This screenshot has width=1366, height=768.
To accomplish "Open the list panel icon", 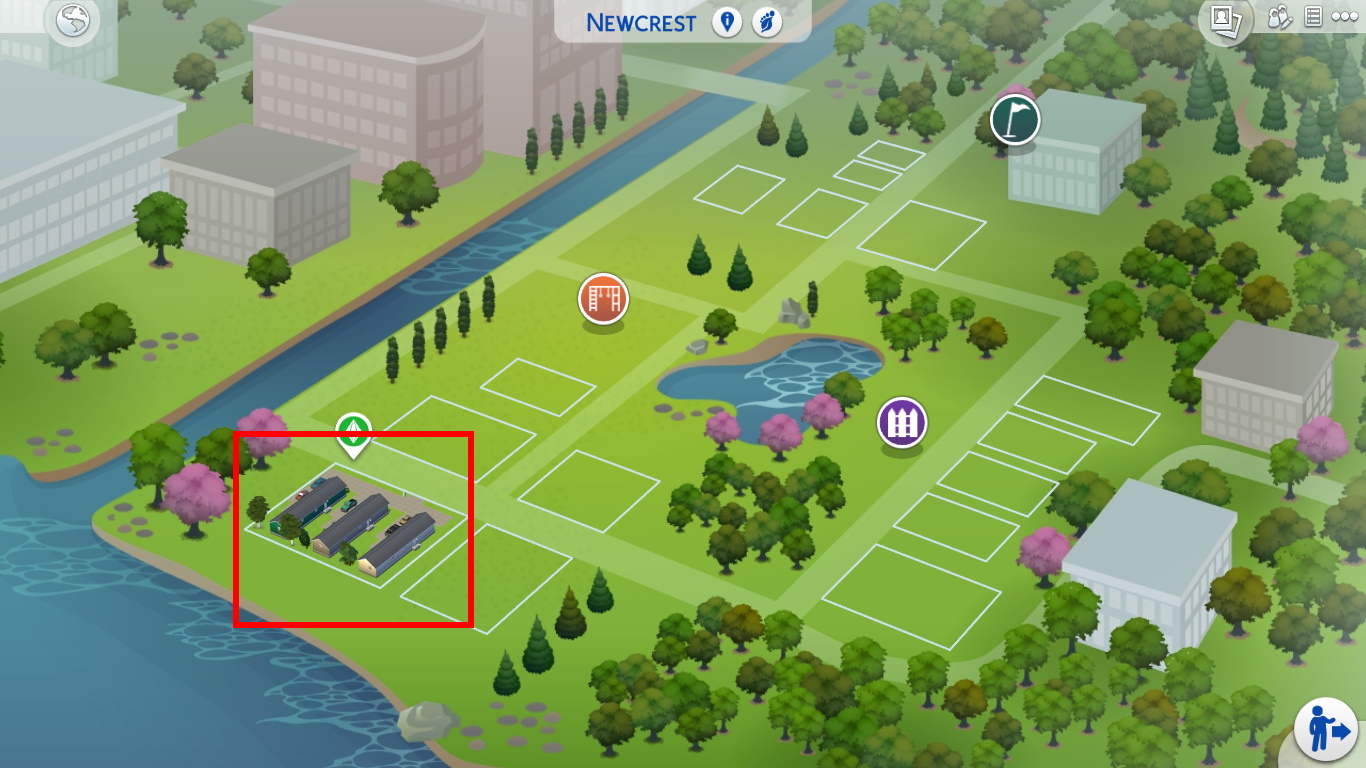I will tap(1313, 18).
